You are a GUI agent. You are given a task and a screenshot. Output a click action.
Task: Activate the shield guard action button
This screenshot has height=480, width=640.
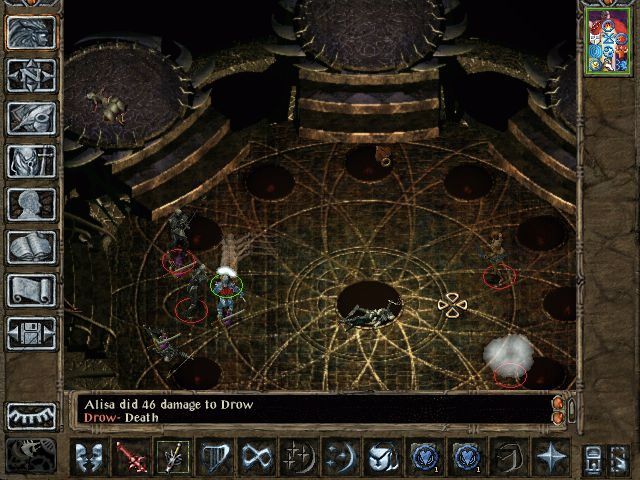pyautogui.click(x=216, y=457)
